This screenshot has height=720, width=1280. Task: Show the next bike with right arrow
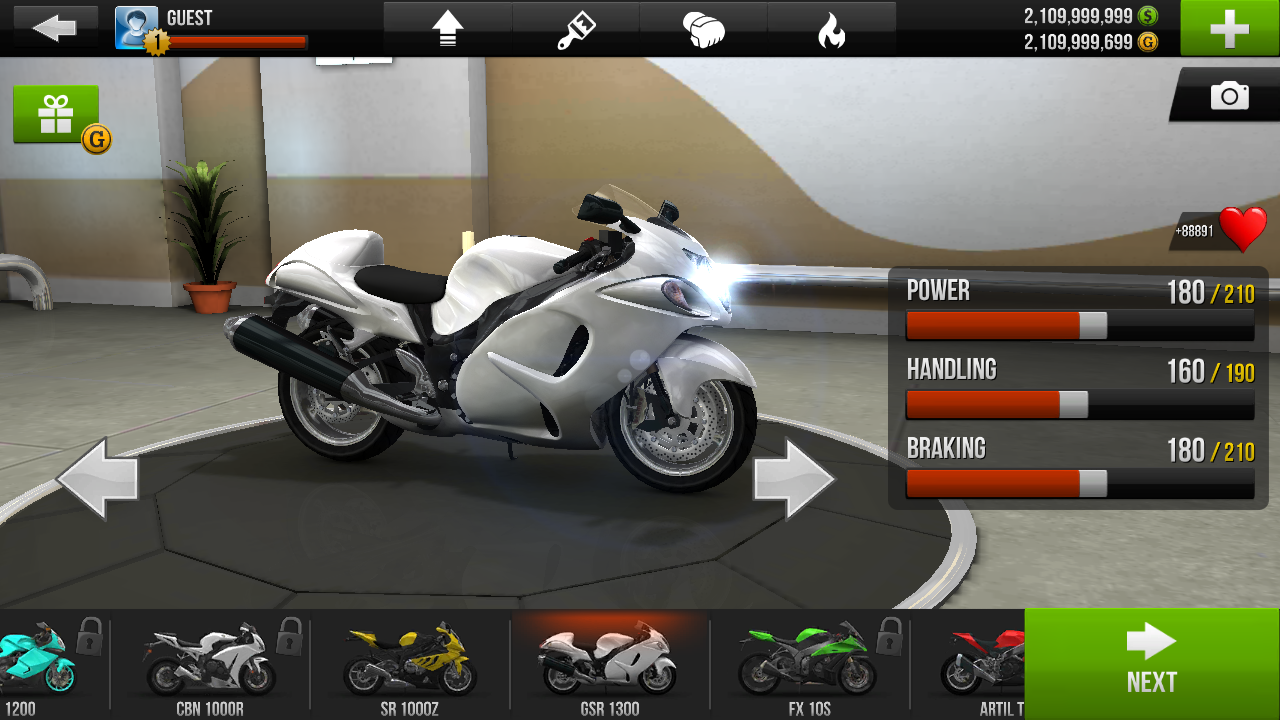coord(793,479)
